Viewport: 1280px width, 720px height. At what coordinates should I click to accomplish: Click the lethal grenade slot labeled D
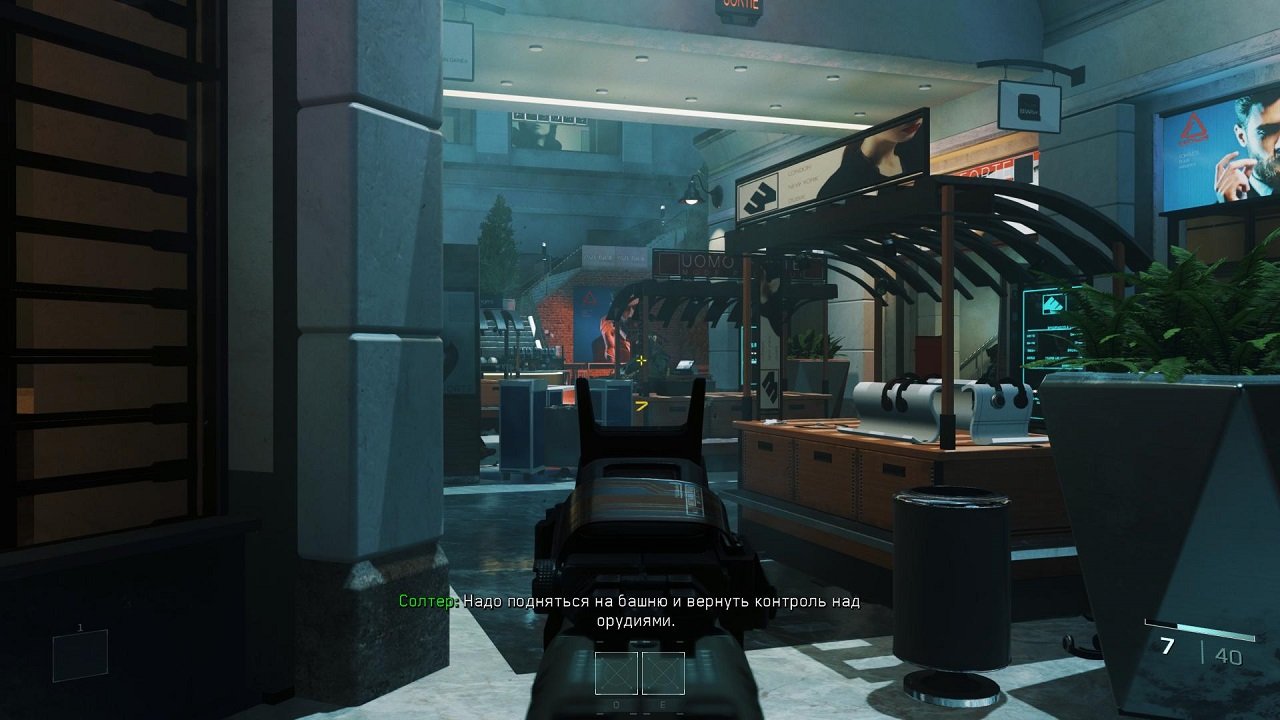click(x=613, y=674)
